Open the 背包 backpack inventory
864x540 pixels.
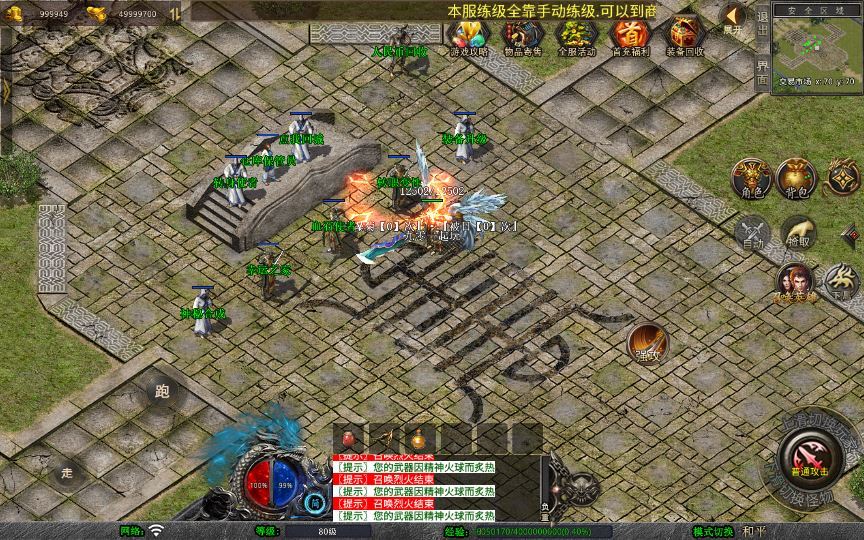[x=797, y=178]
